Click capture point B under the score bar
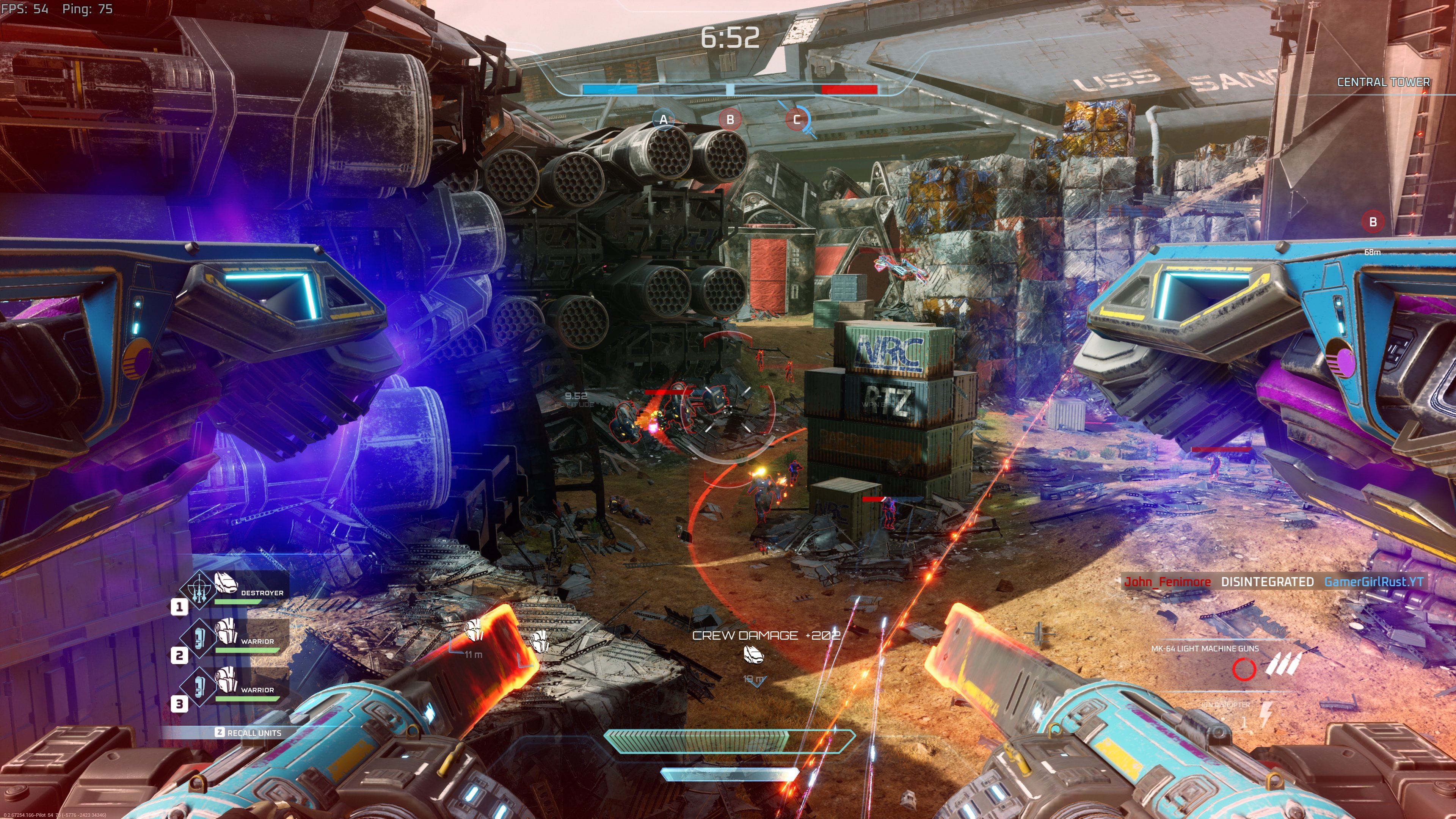This screenshot has width=1456, height=819. click(730, 119)
